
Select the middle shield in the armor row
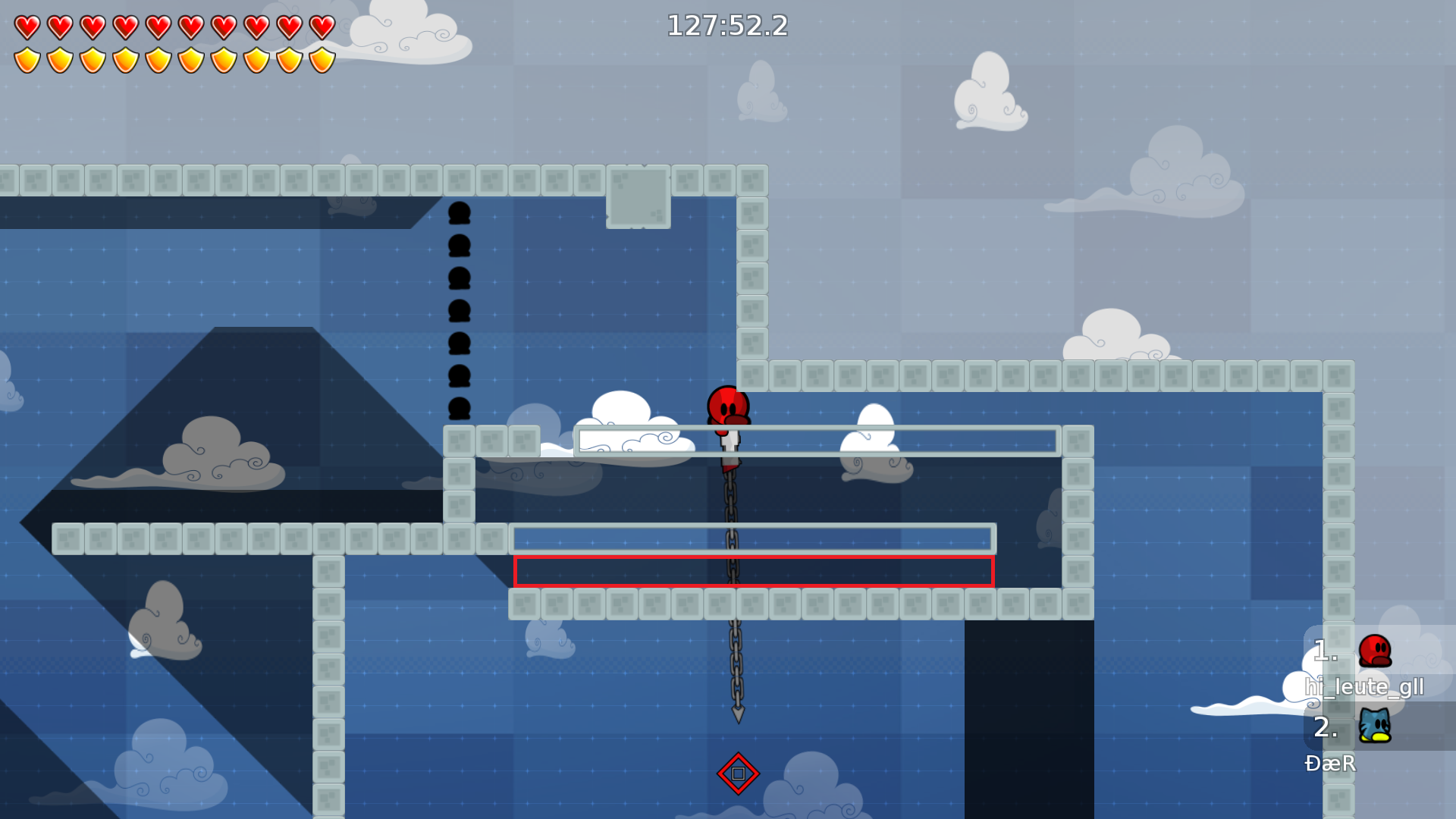coord(159,59)
